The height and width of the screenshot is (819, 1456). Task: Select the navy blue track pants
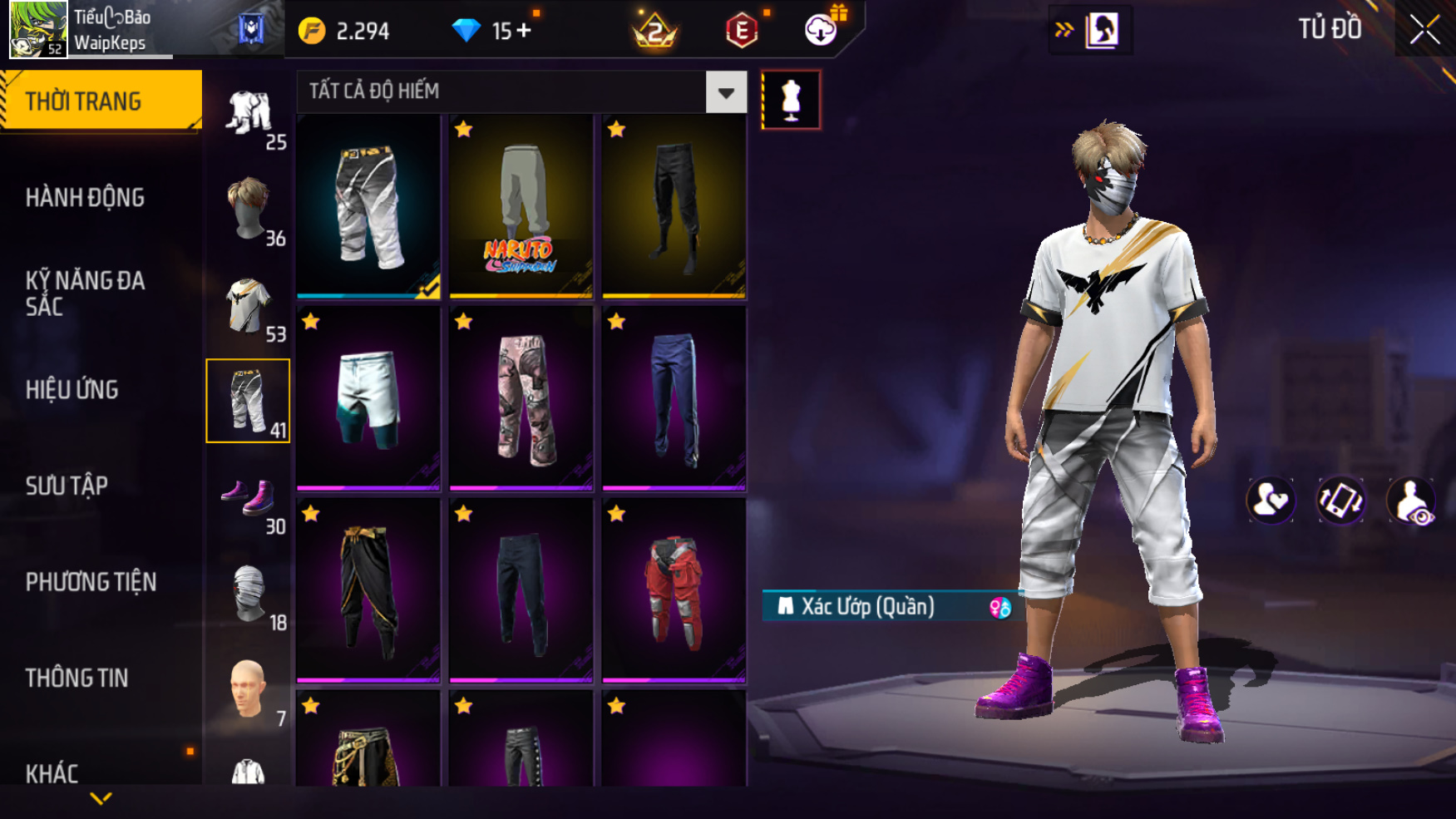pos(674,398)
